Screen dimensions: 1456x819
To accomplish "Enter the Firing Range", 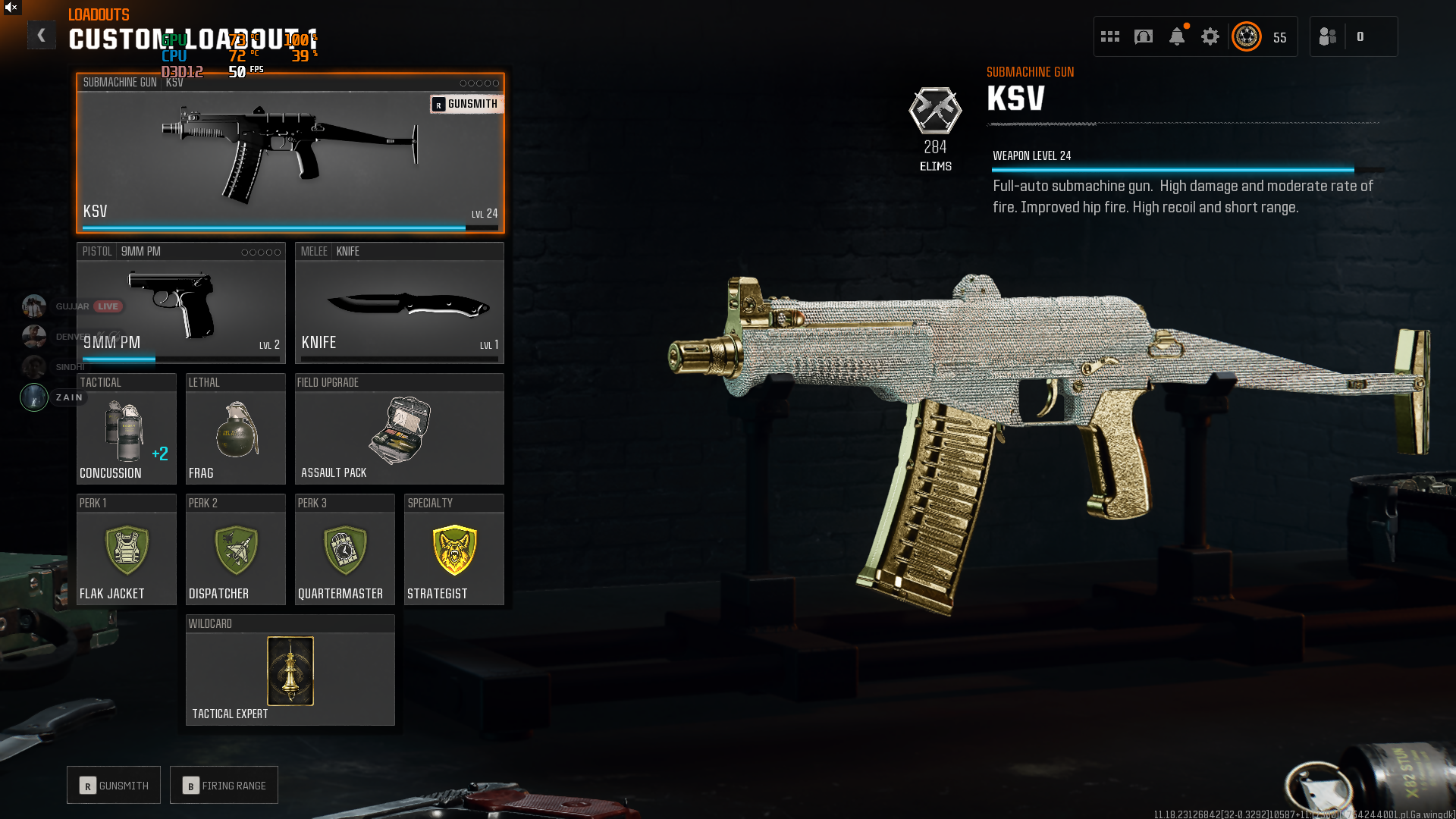I will coord(224,786).
